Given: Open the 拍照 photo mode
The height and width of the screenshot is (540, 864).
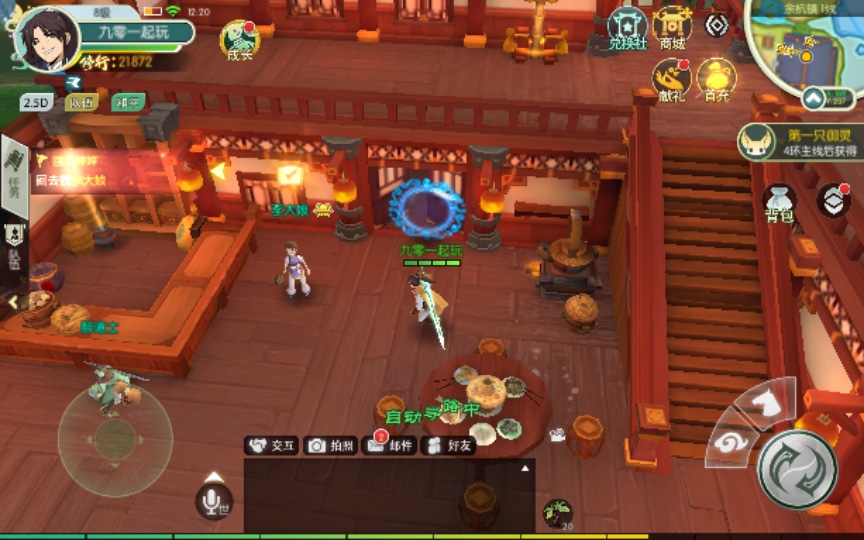Looking at the screenshot, I should (x=331, y=446).
